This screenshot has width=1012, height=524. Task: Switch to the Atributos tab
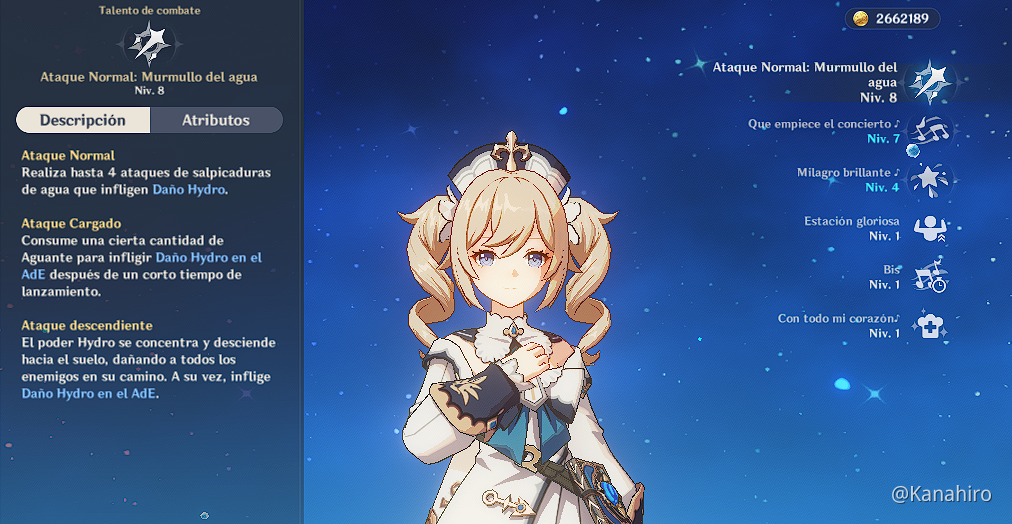(x=215, y=120)
